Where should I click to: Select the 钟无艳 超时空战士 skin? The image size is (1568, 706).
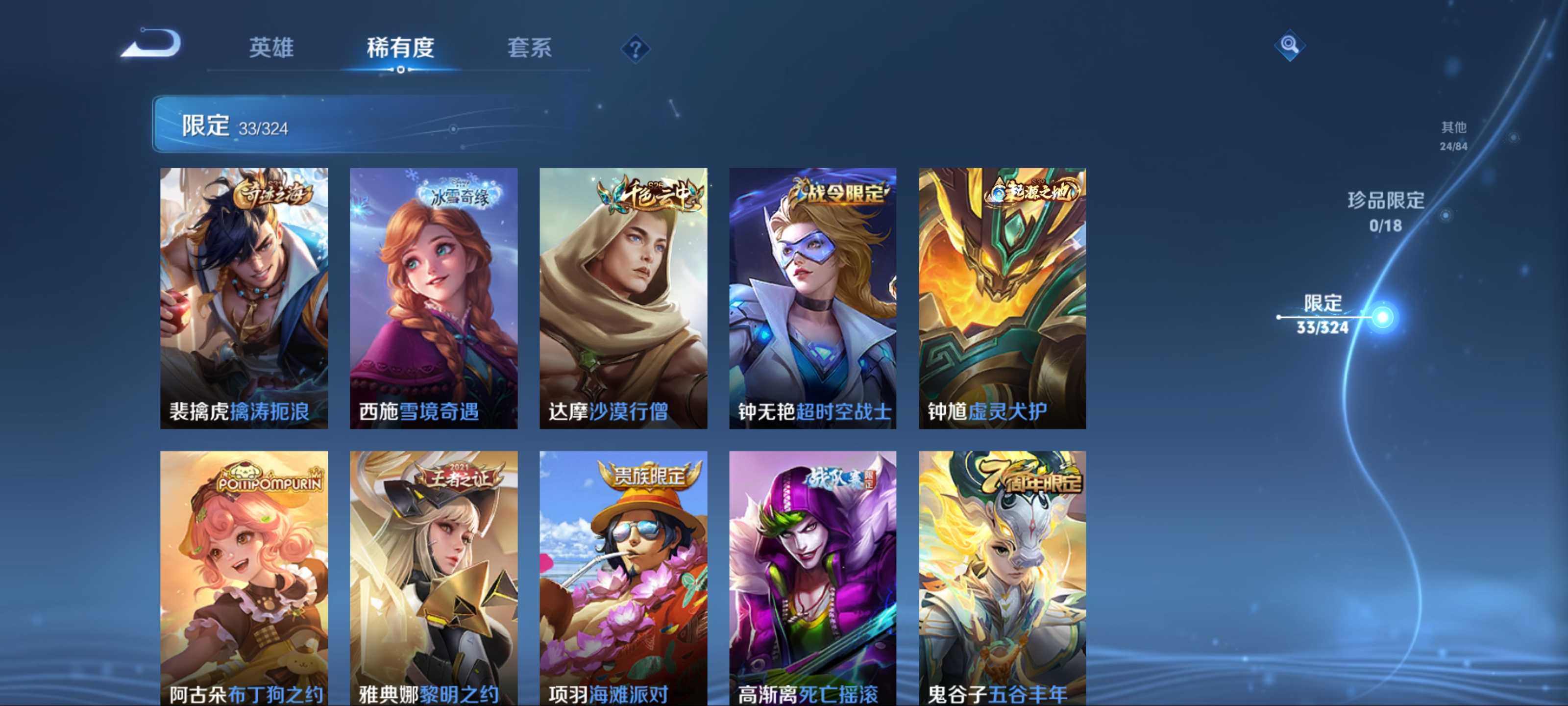pos(812,298)
